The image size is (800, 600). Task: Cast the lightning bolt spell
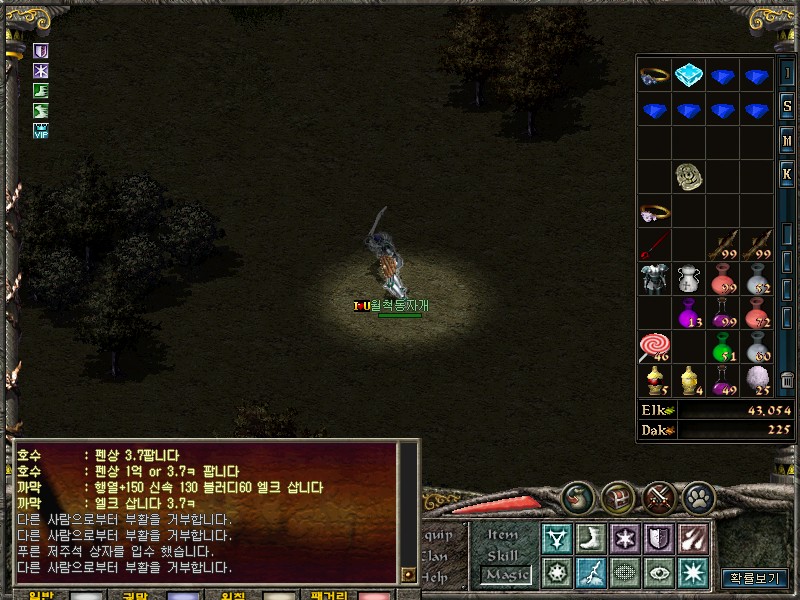point(590,572)
